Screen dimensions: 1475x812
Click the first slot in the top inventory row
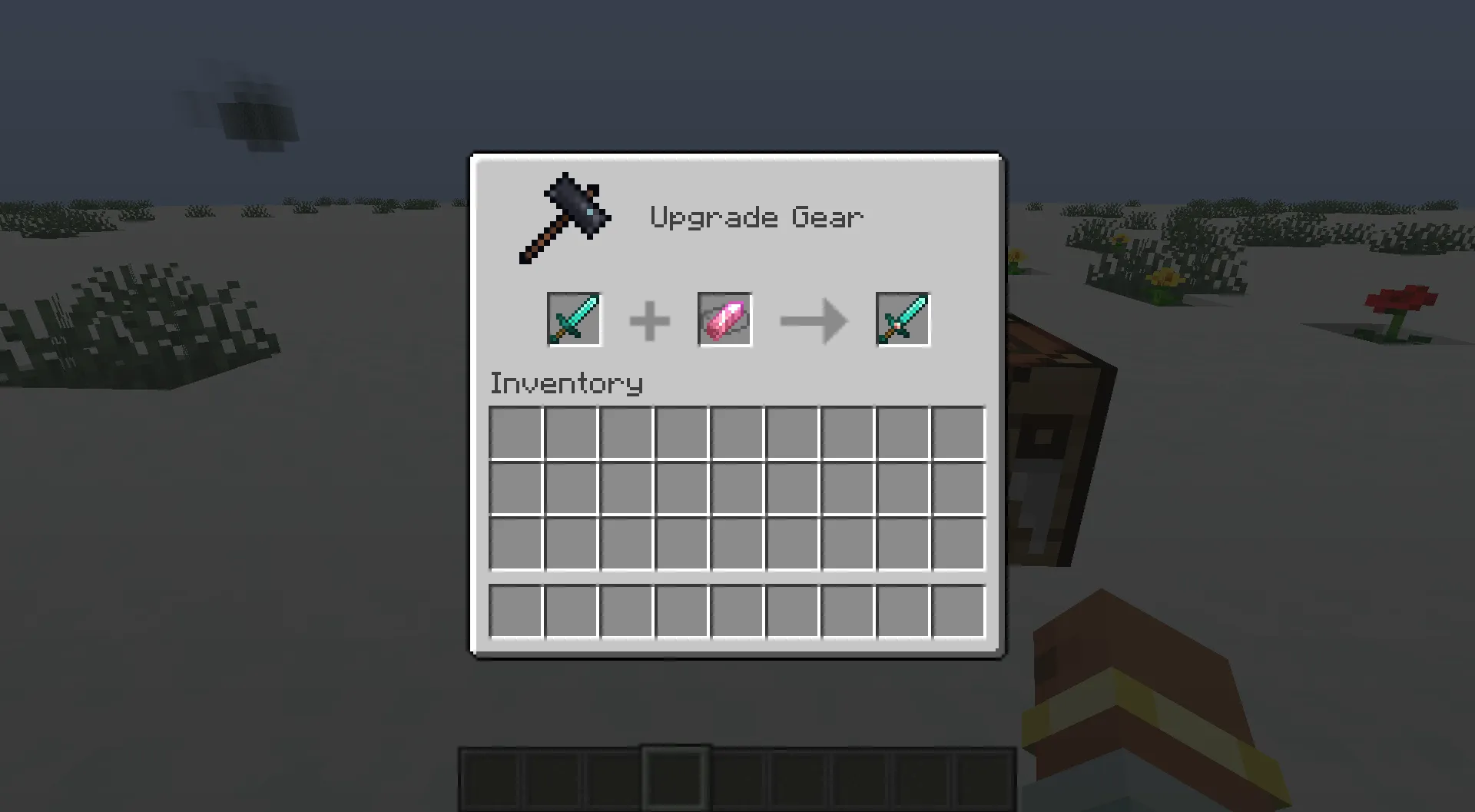515,432
